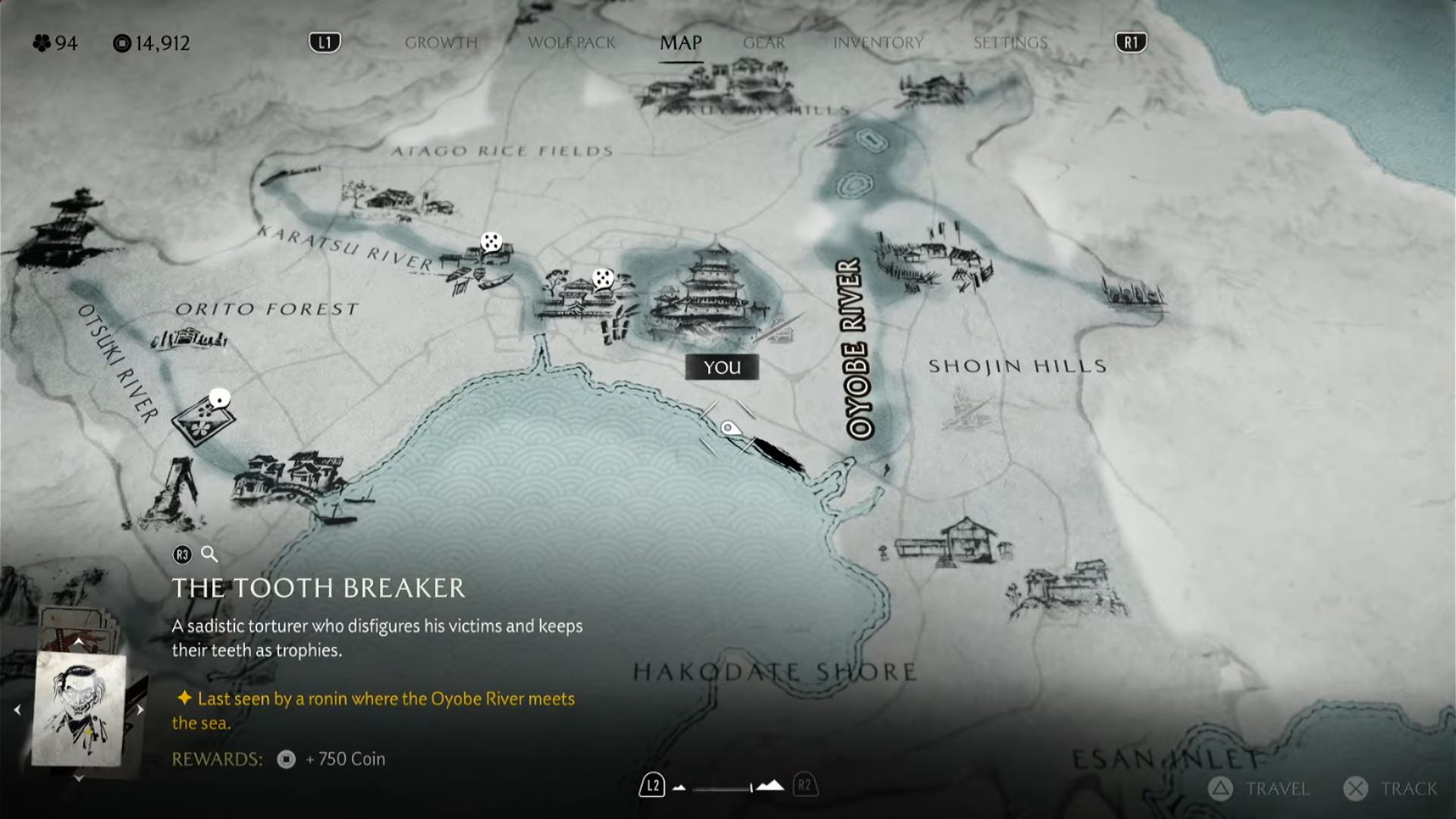This screenshot has width=1456, height=819.
Task: Click the magnifying glass inspect icon
Action: click(x=209, y=554)
